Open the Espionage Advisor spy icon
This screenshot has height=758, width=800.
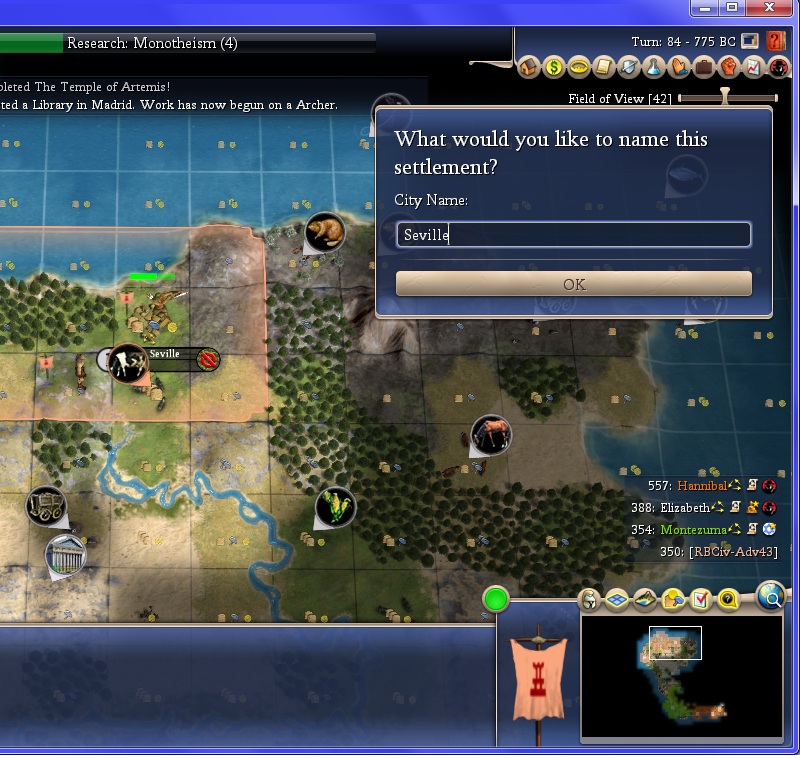pos(779,68)
